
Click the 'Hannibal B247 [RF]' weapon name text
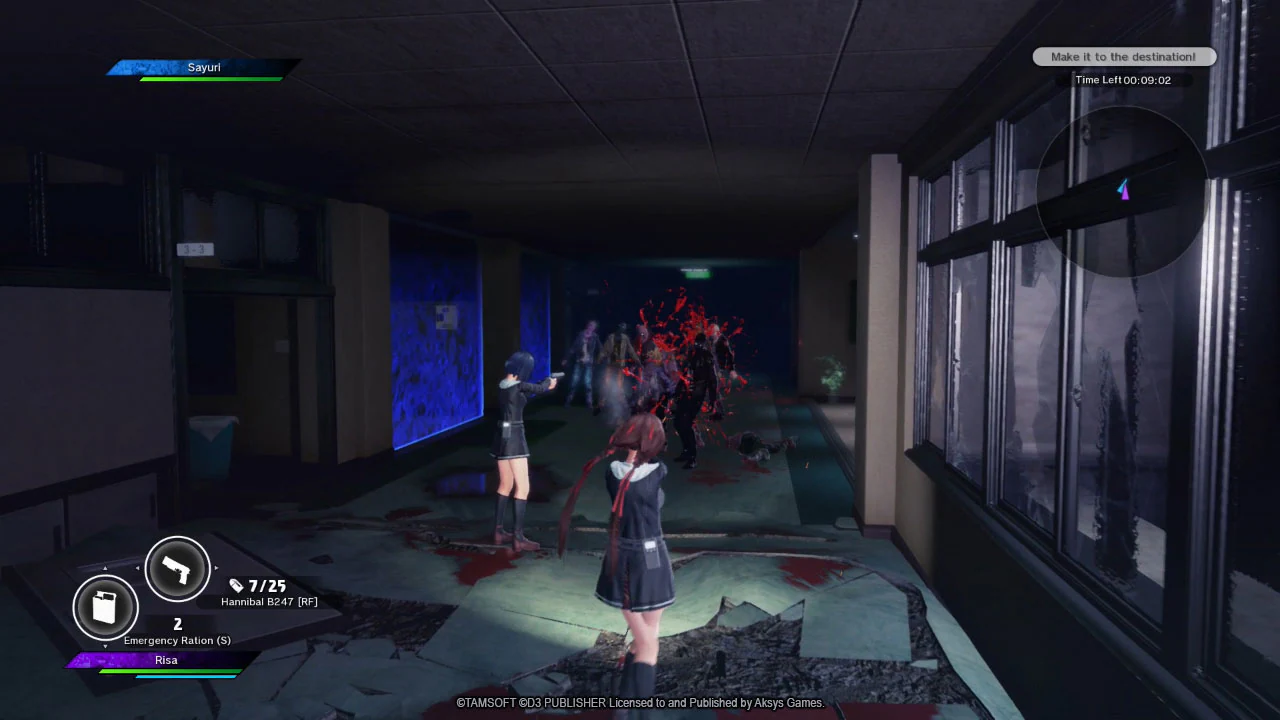coord(270,601)
